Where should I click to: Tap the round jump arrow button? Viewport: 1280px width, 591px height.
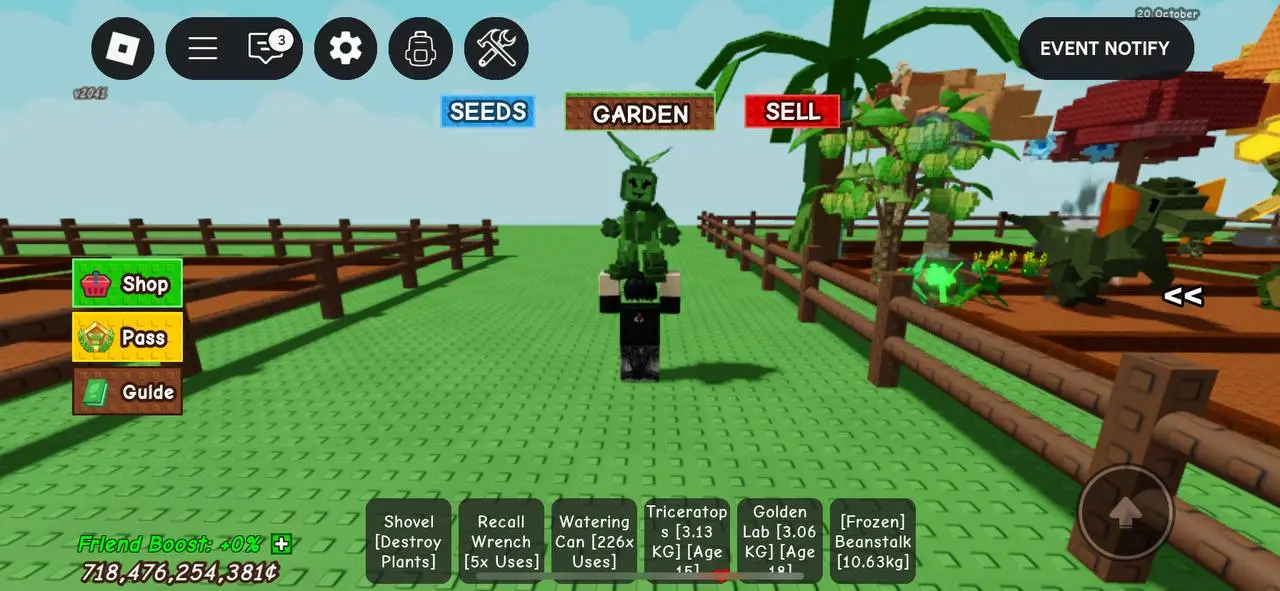(1126, 512)
